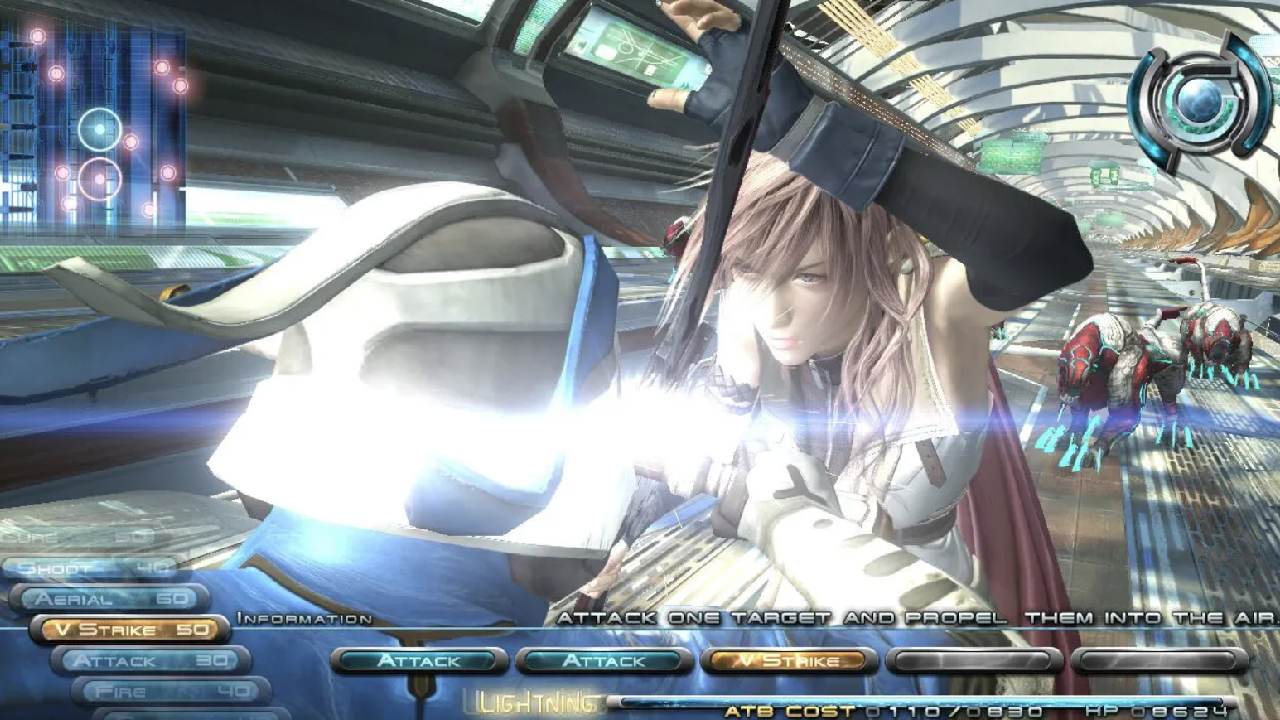Choose the Fire 40 spell command
This screenshot has height=720, width=1280.
pyautogui.click(x=170, y=691)
